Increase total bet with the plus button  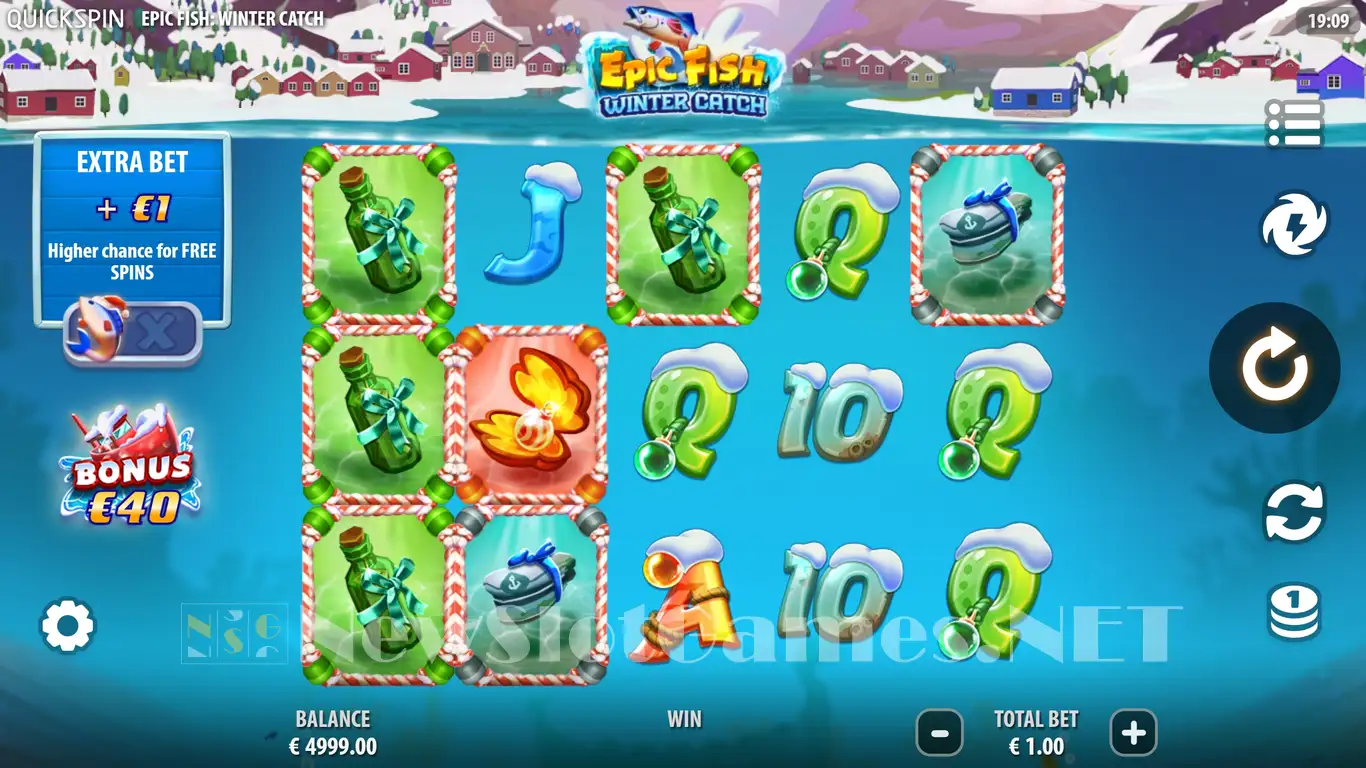(x=1133, y=733)
